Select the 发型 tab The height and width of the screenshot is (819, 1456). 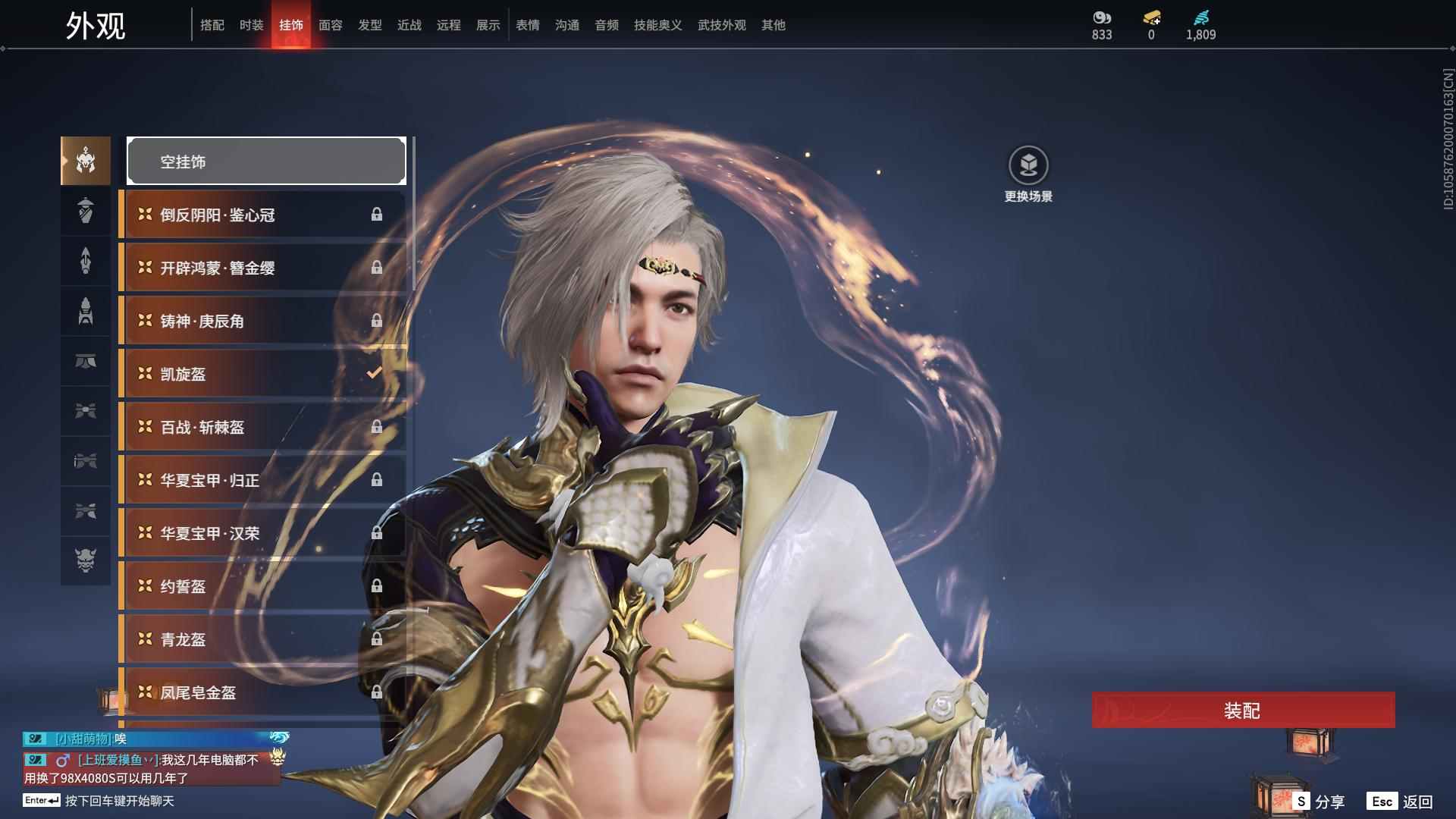369,25
